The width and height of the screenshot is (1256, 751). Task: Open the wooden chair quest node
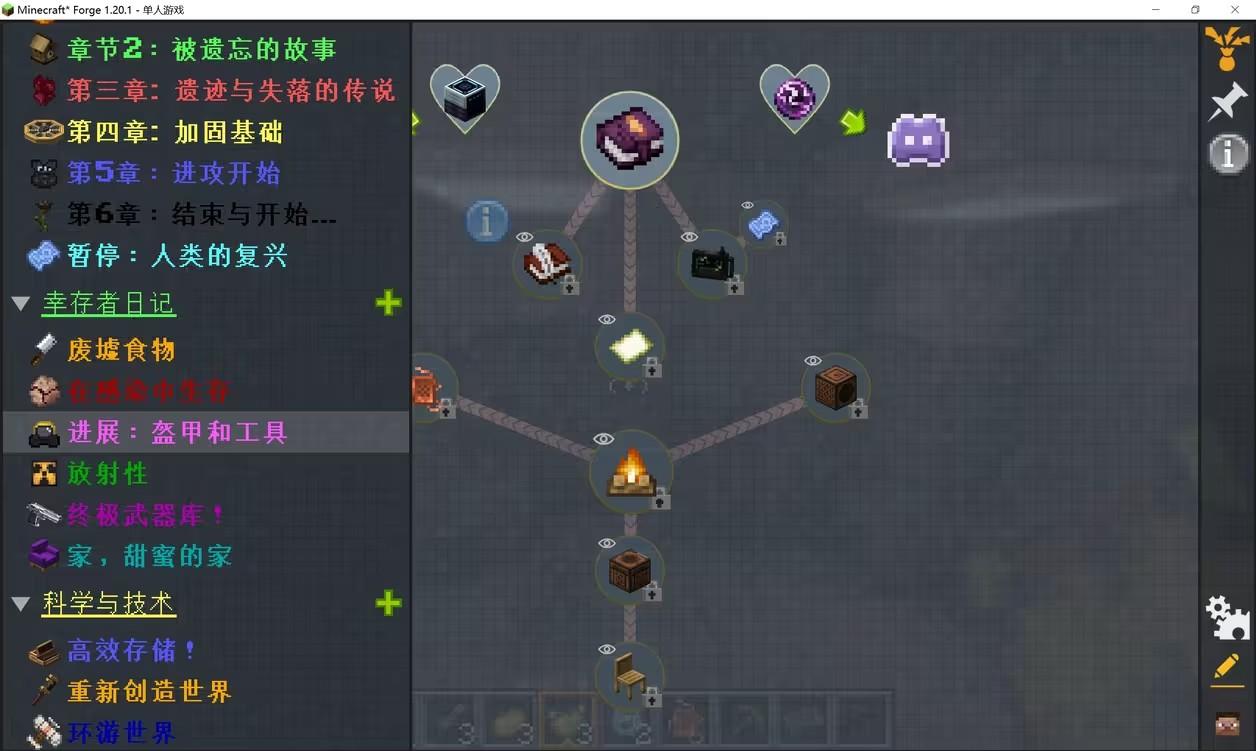pos(629,675)
